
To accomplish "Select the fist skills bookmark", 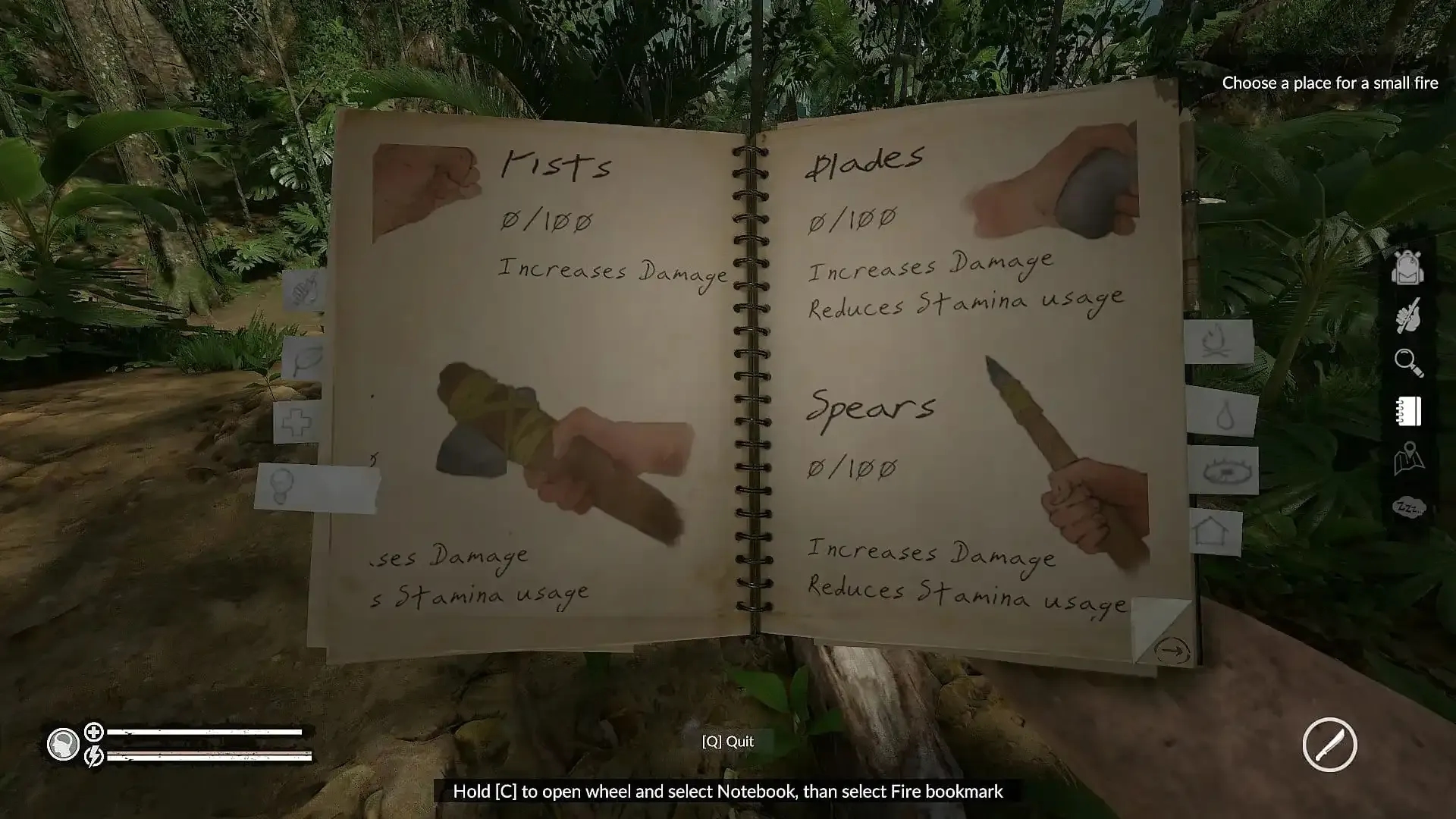I will (304, 290).
